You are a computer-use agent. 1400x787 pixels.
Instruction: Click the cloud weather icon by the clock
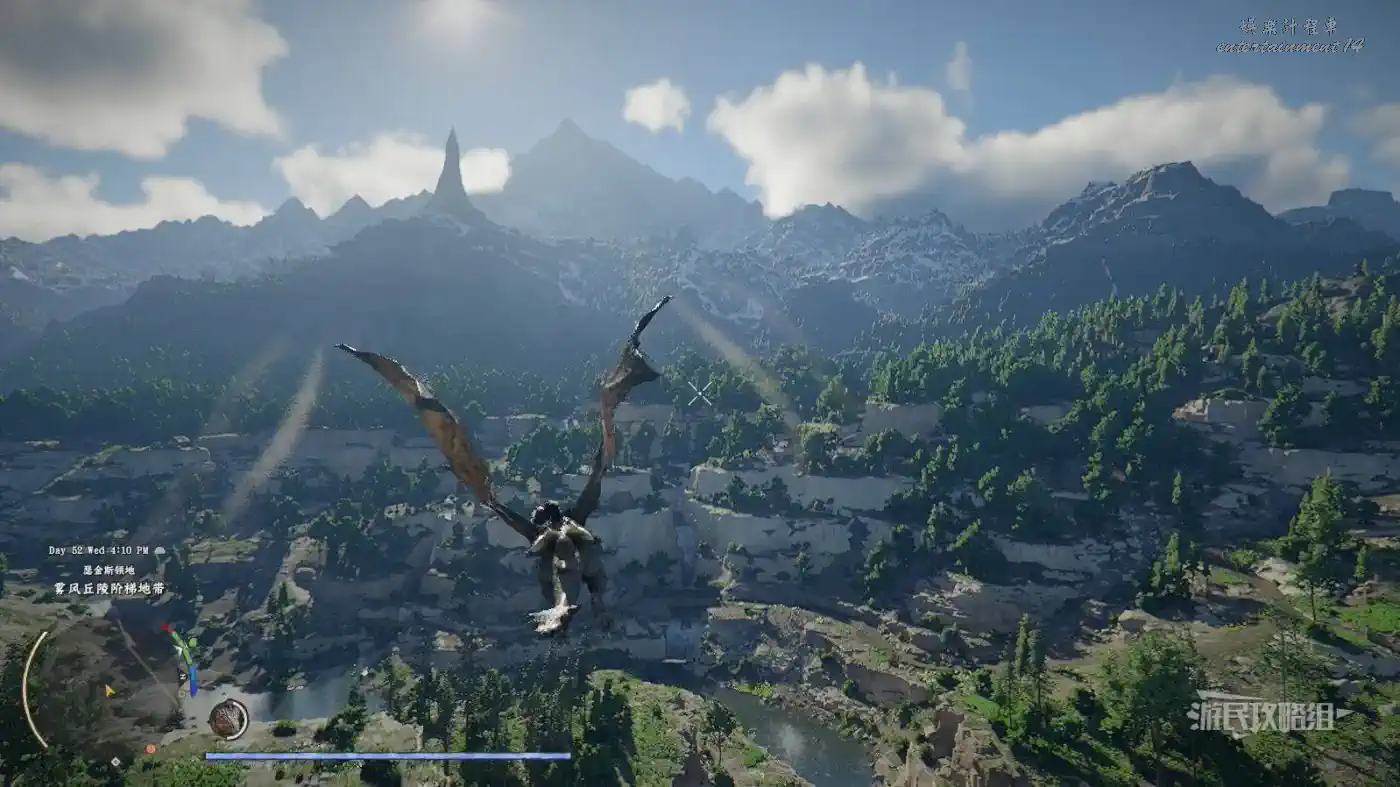tap(159, 550)
